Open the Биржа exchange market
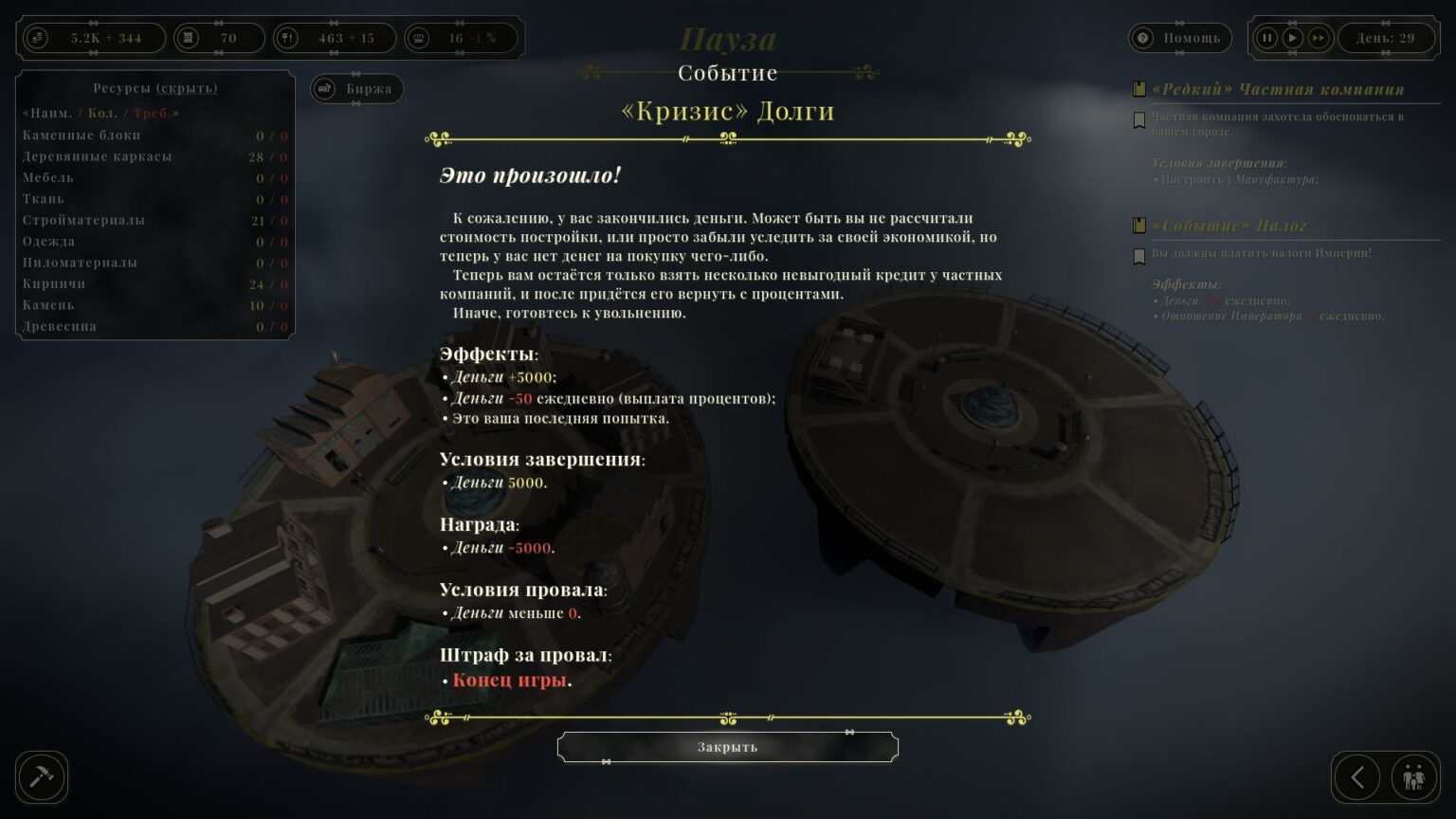 pos(357,89)
